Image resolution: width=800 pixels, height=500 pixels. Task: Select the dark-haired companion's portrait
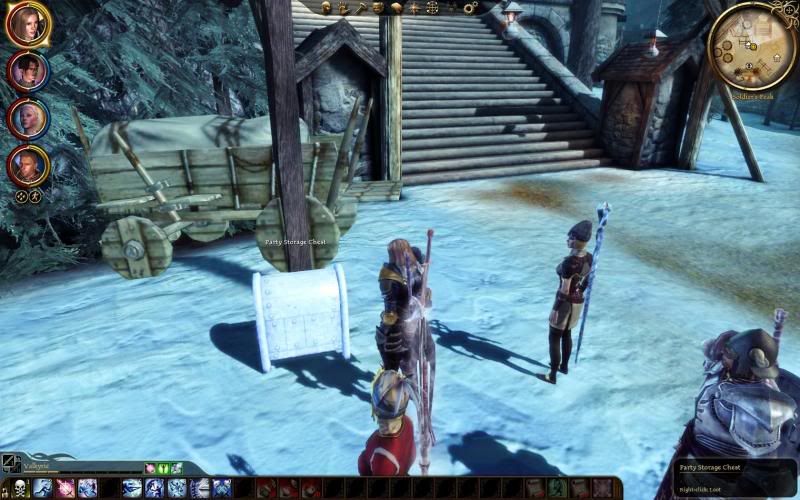26,71
